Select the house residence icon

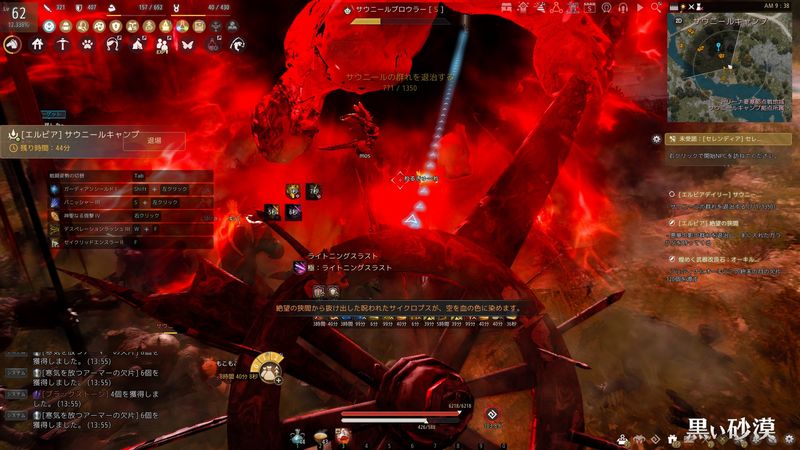point(38,44)
